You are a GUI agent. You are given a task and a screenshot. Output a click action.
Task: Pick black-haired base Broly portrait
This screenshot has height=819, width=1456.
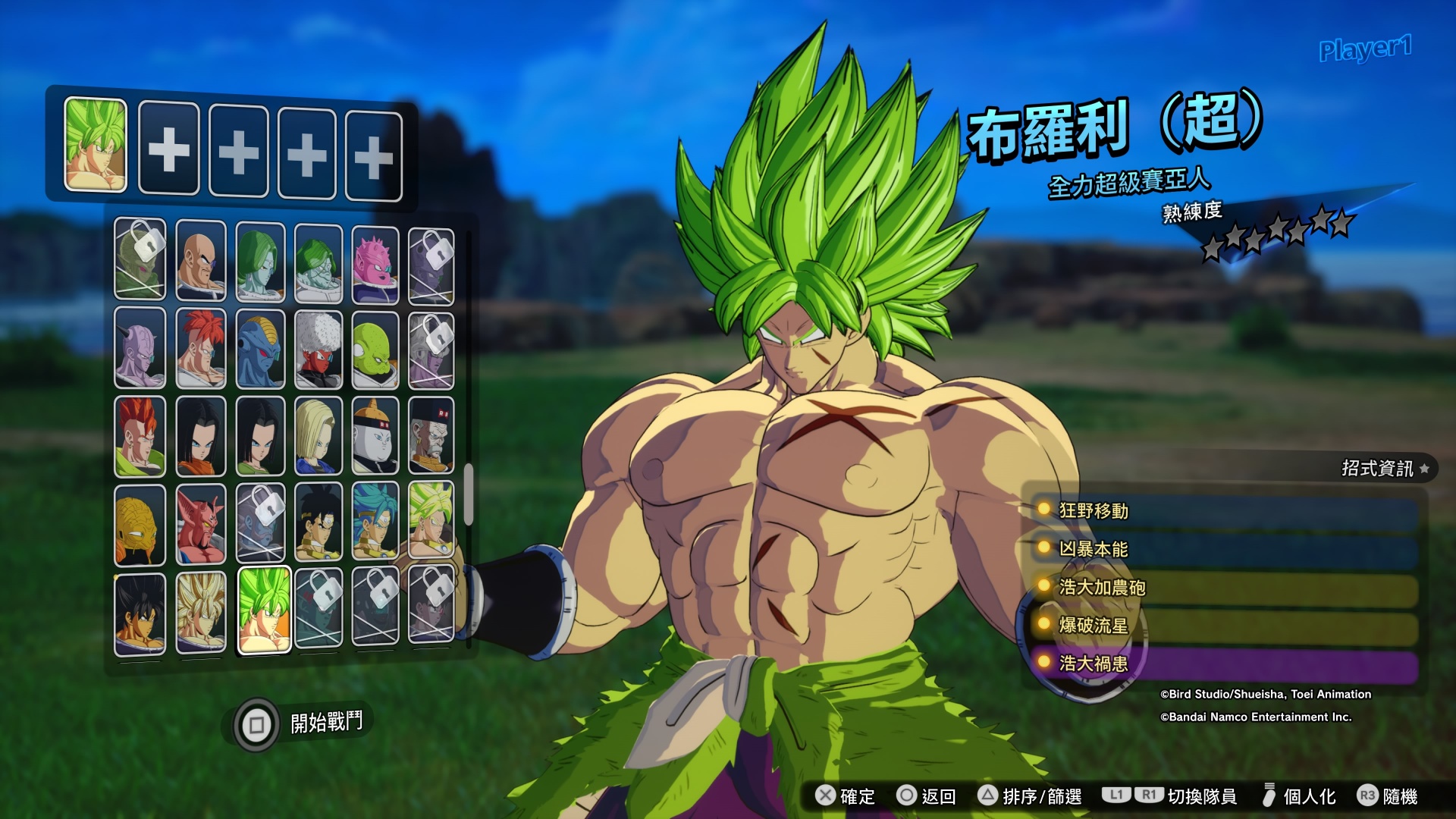click(140, 613)
